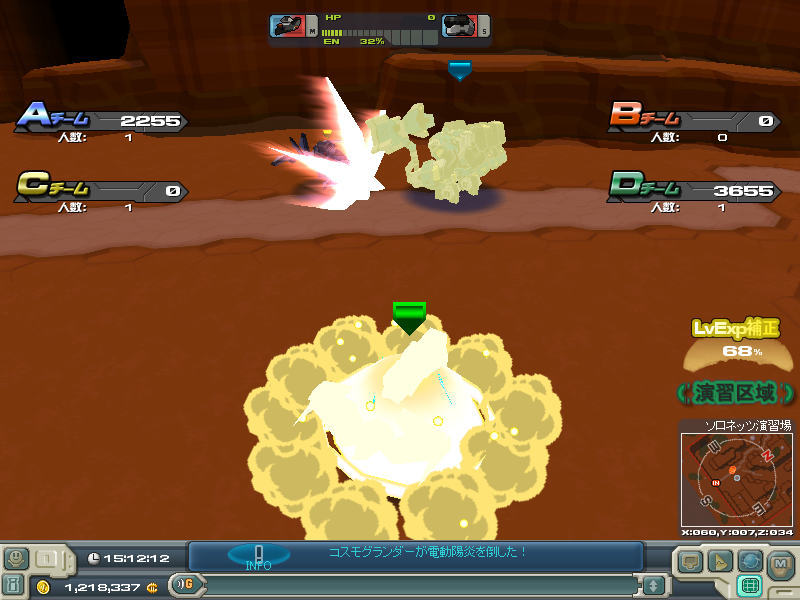
Task: Expand the chat log with arrows button
Action: pos(653,585)
